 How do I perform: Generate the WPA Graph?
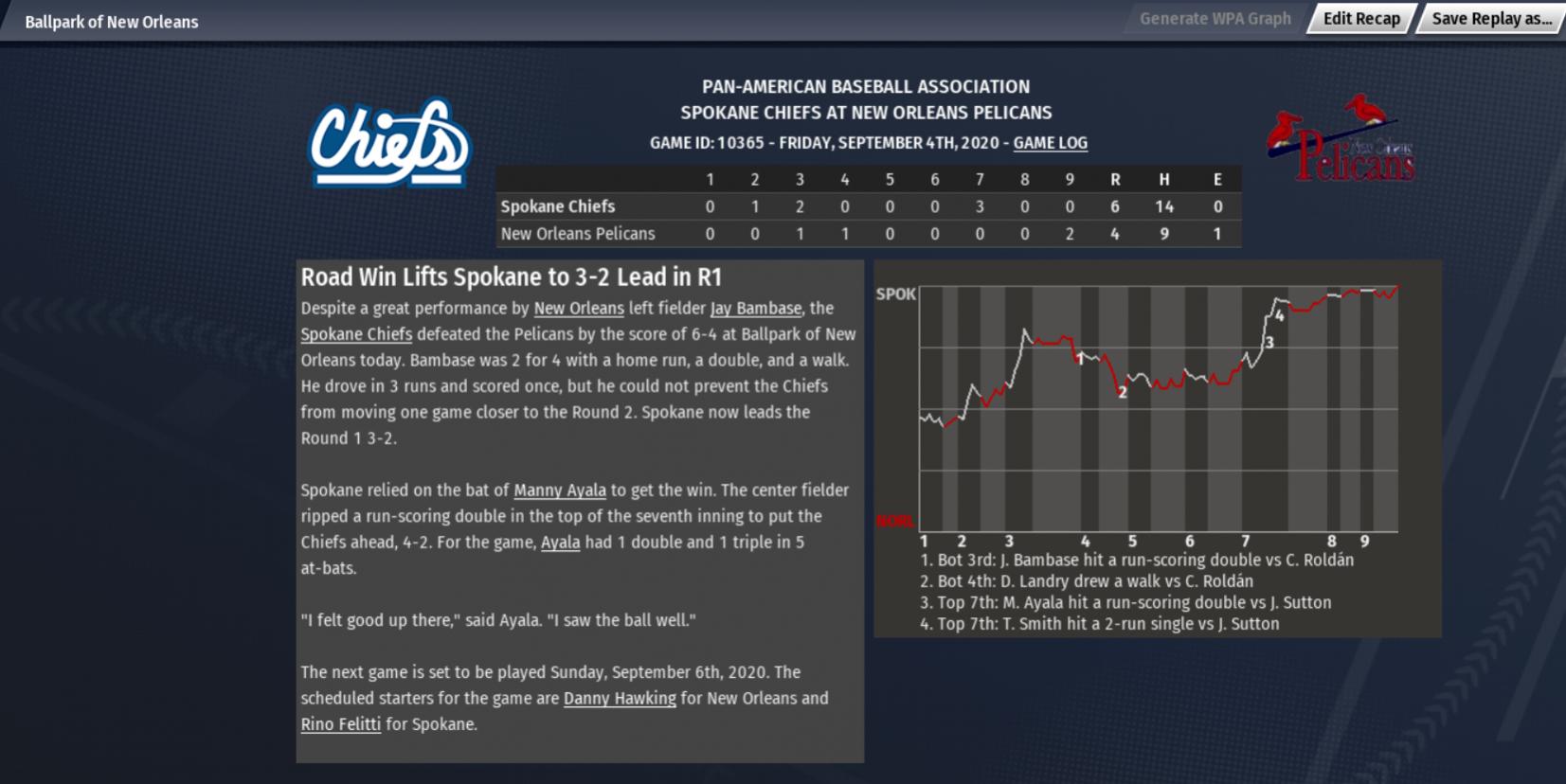(x=1215, y=19)
